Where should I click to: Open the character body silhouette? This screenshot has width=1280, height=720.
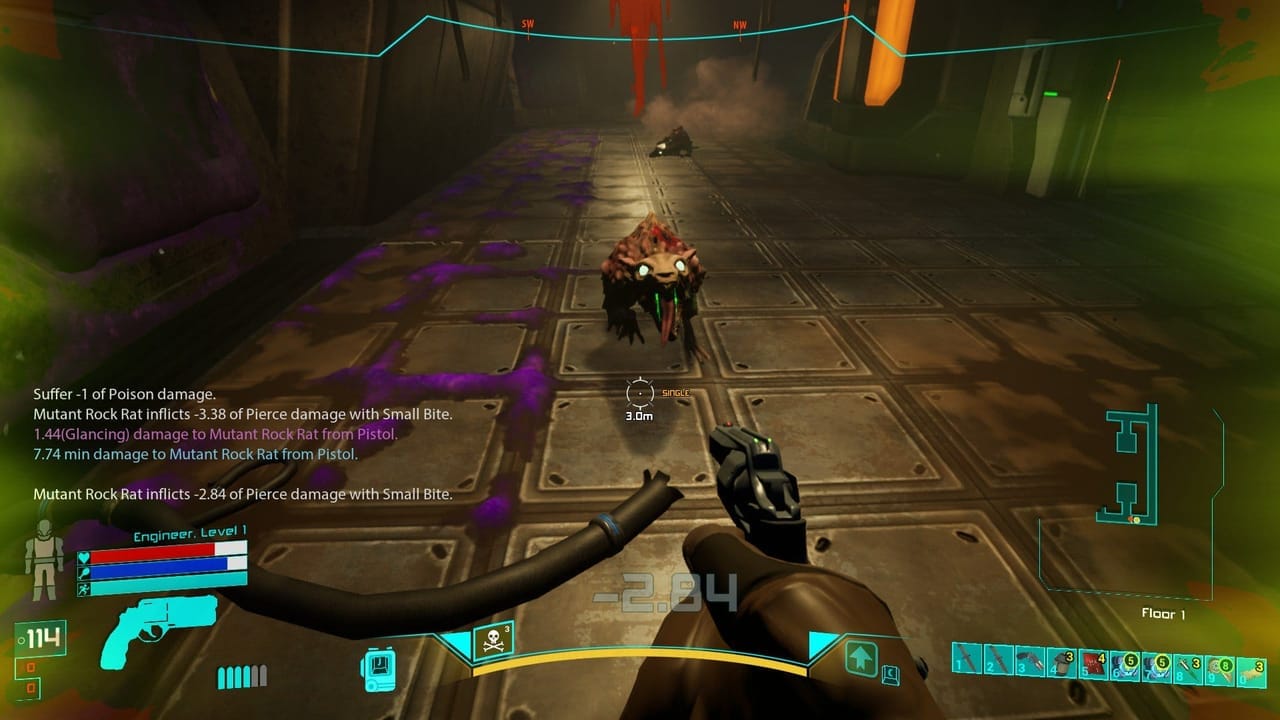click(x=44, y=558)
